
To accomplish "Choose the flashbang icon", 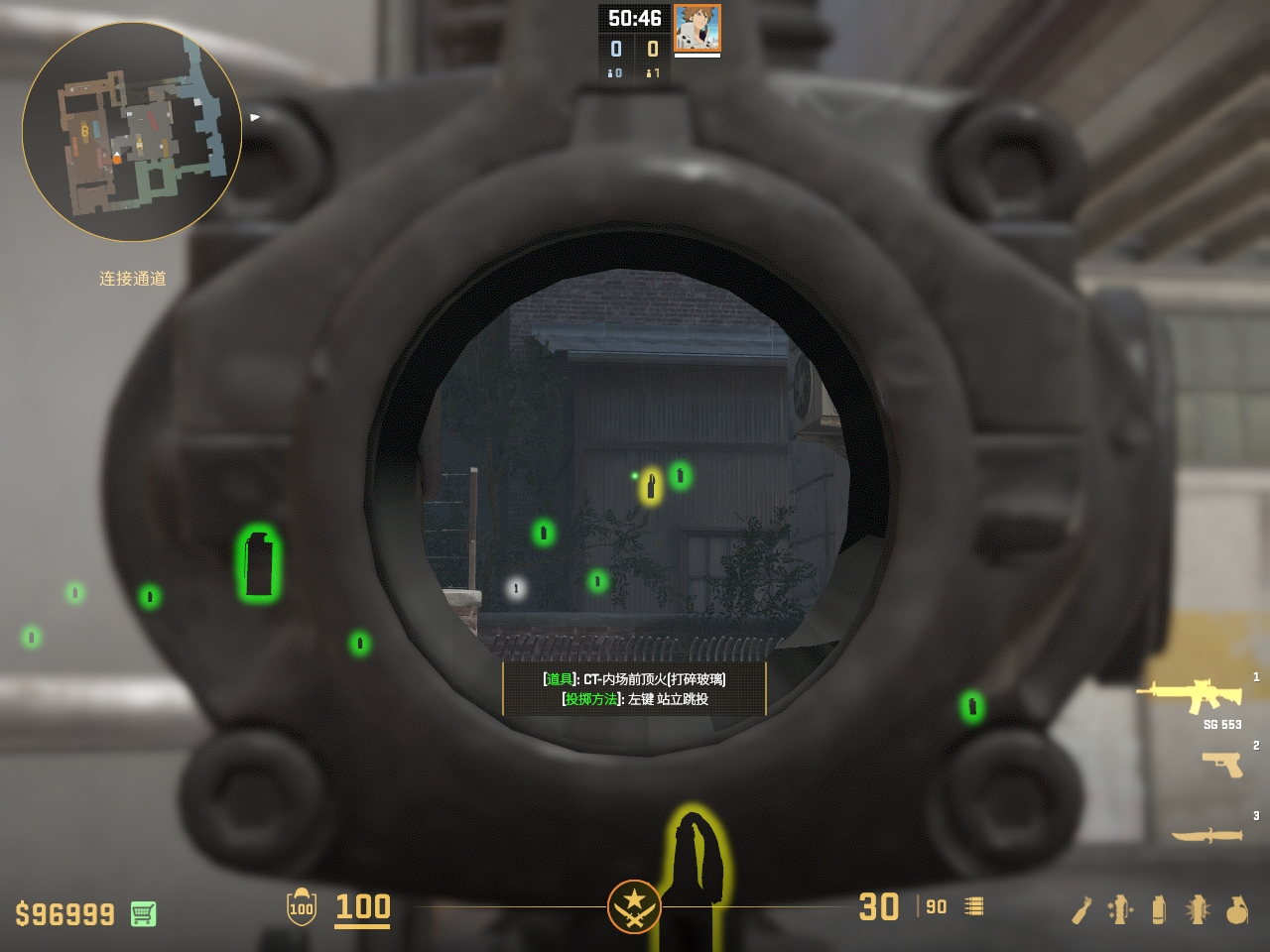I will pos(1198,909).
